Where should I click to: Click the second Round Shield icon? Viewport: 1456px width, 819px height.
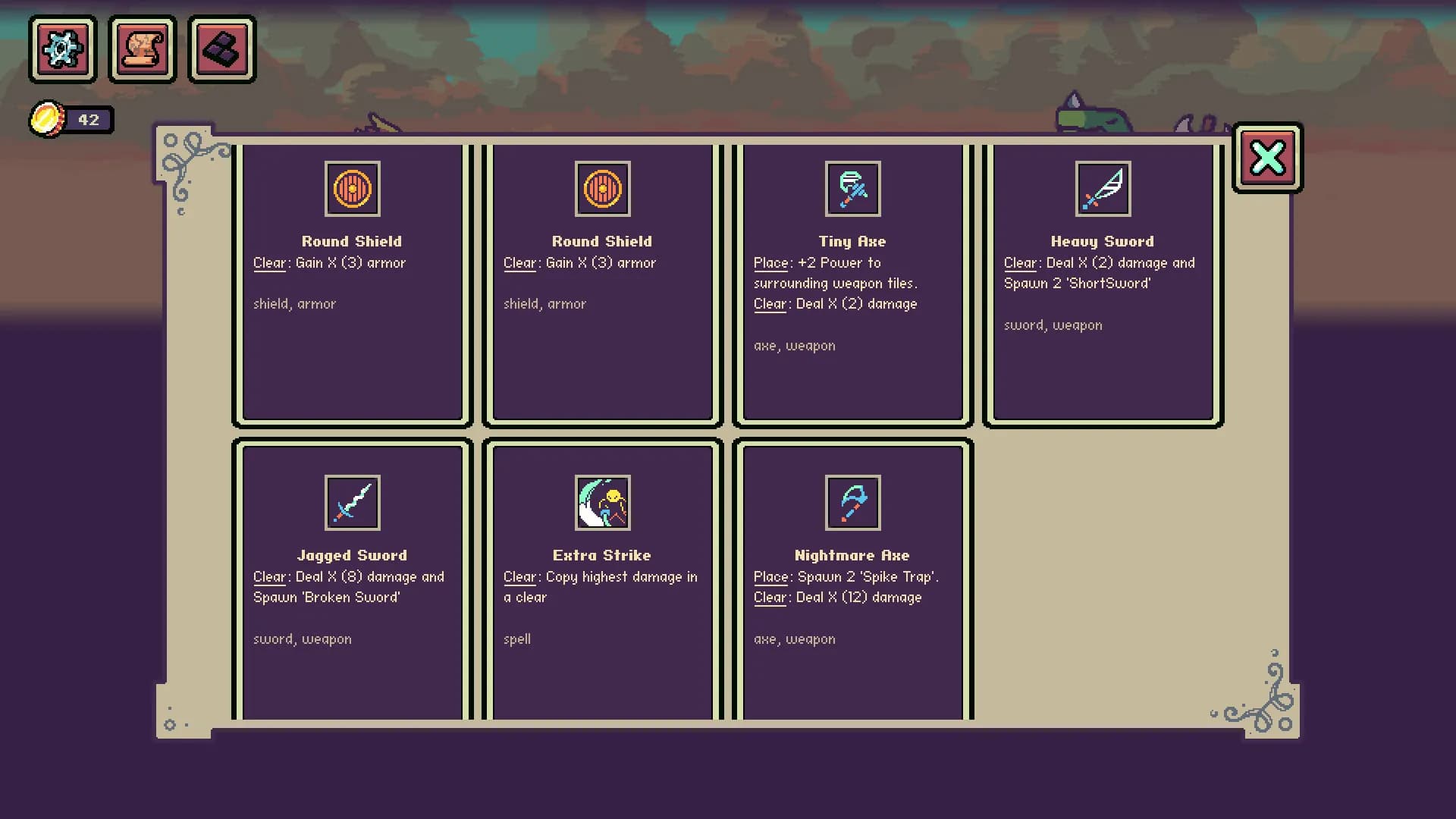(601, 189)
